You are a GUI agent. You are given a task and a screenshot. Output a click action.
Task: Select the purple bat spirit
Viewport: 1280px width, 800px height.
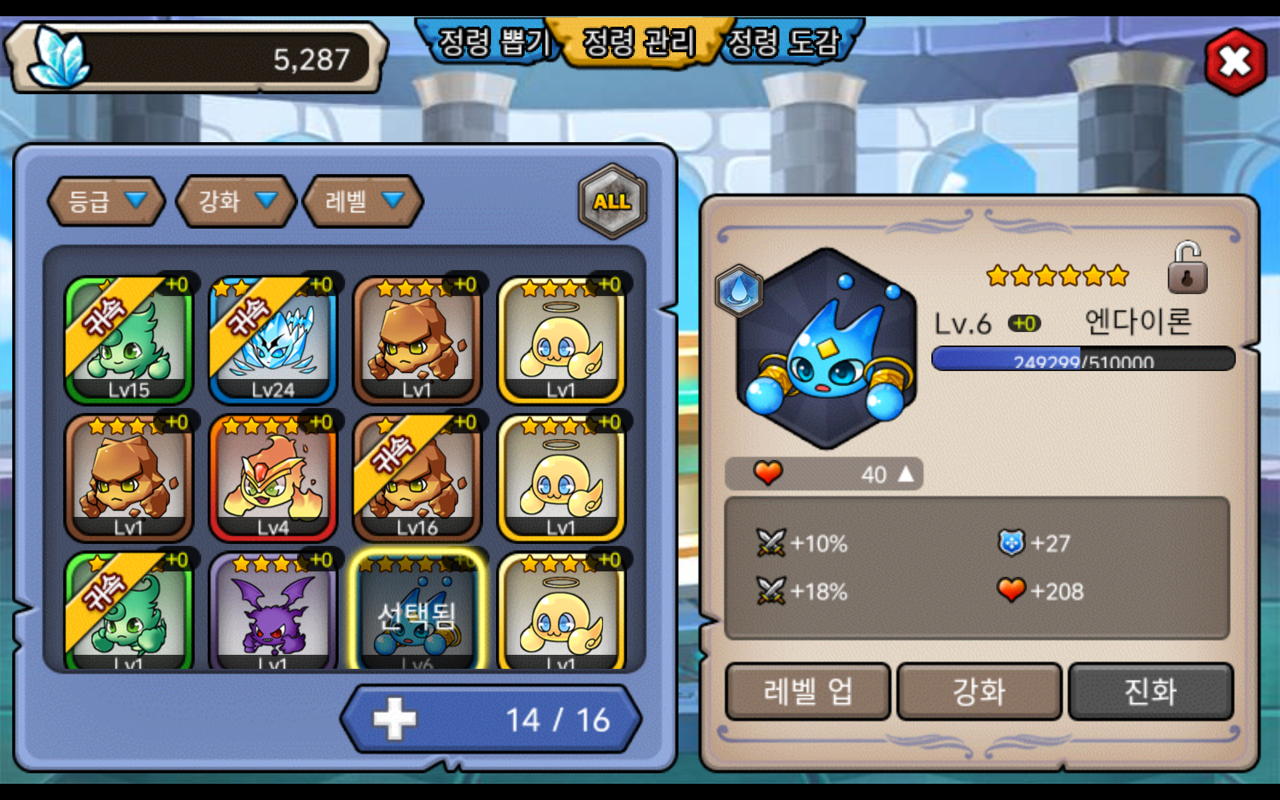(273, 612)
